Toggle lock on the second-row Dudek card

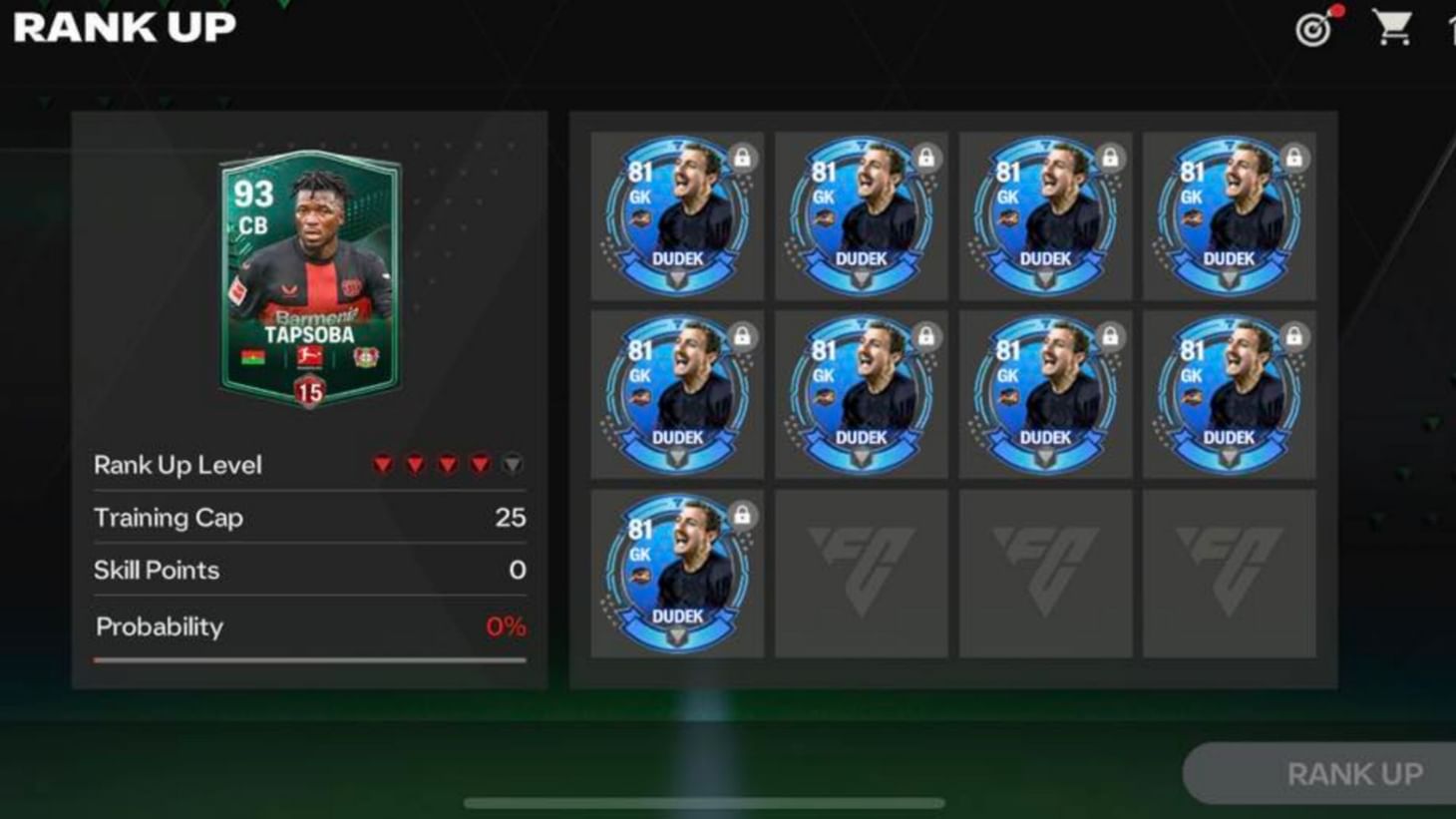[x=742, y=334]
